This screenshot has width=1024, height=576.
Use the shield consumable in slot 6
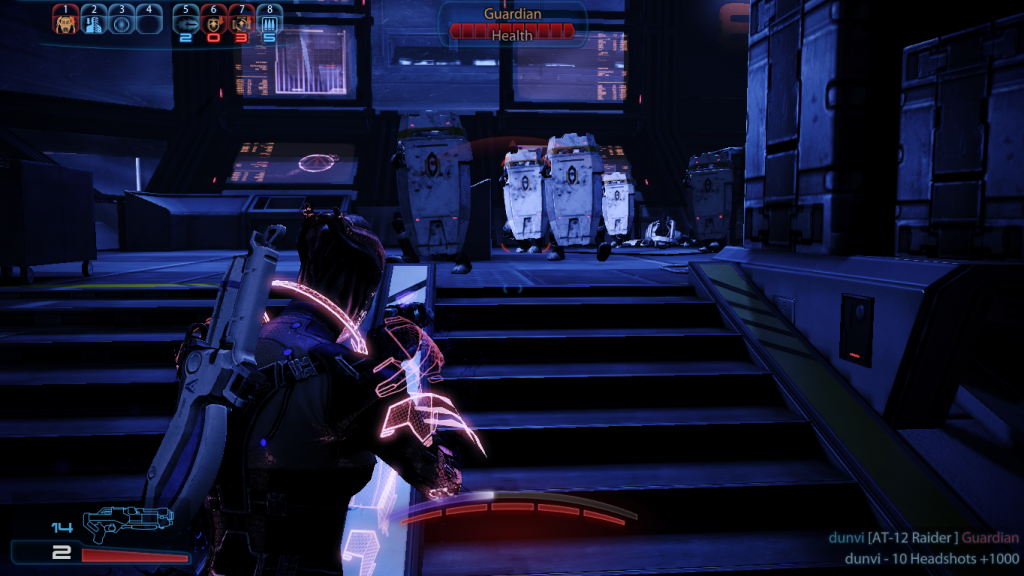click(214, 22)
